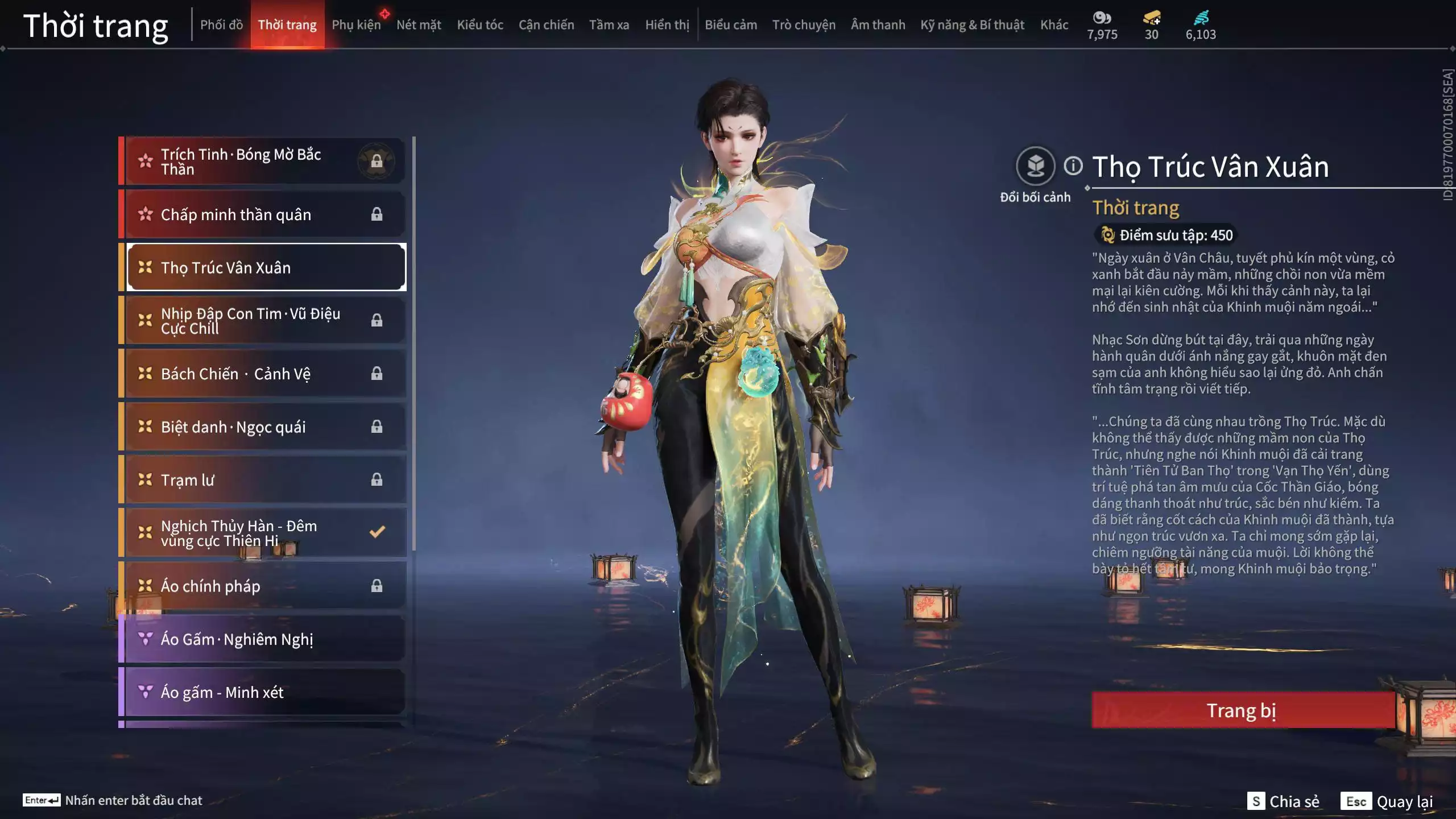Click the red Trang bị equip button
This screenshot has width=1456, height=819.
click(x=1242, y=710)
